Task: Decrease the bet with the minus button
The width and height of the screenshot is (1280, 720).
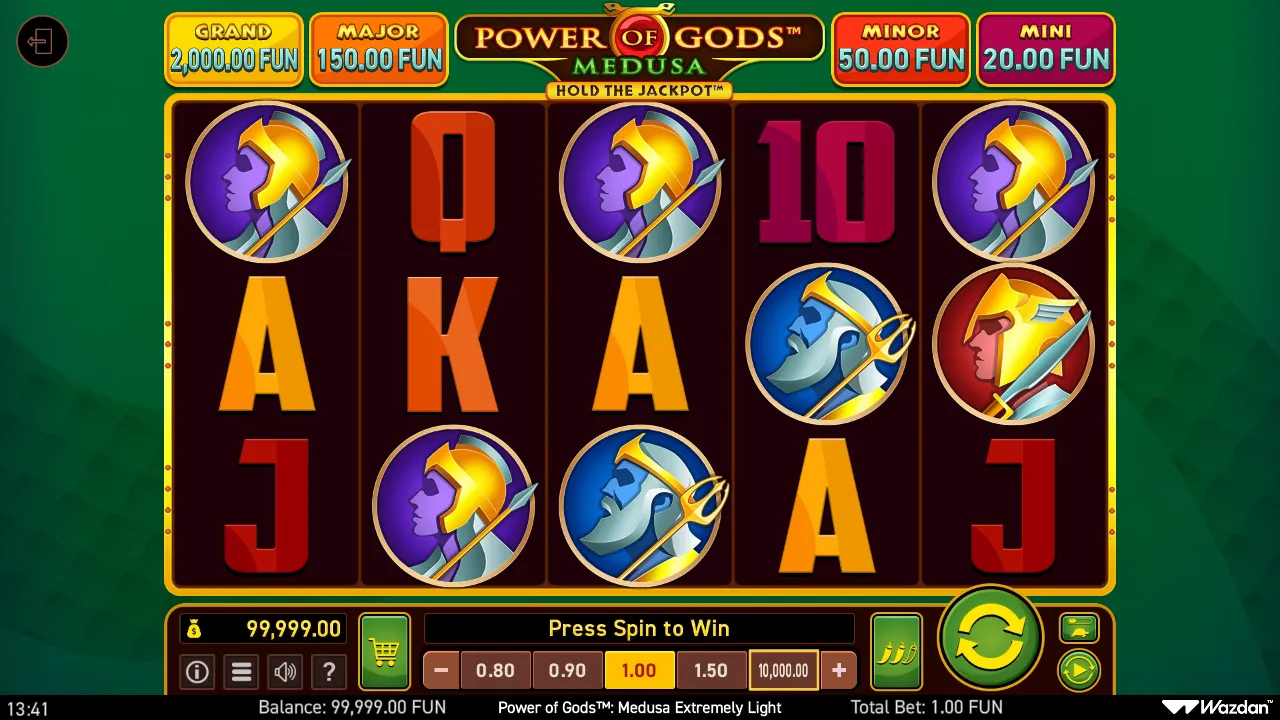Action: click(x=440, y=670)
